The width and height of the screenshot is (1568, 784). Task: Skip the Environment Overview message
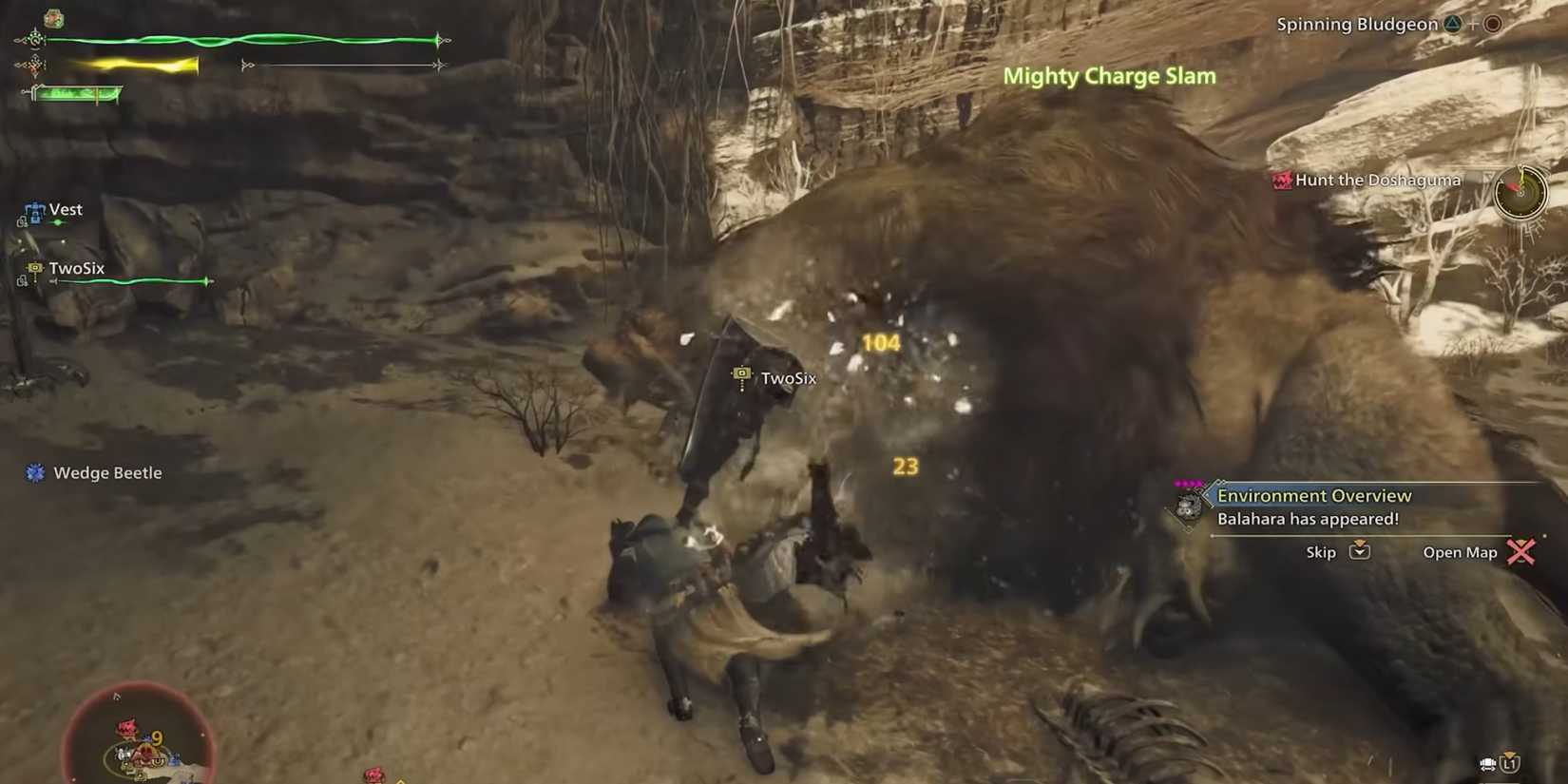(1320, 551)
